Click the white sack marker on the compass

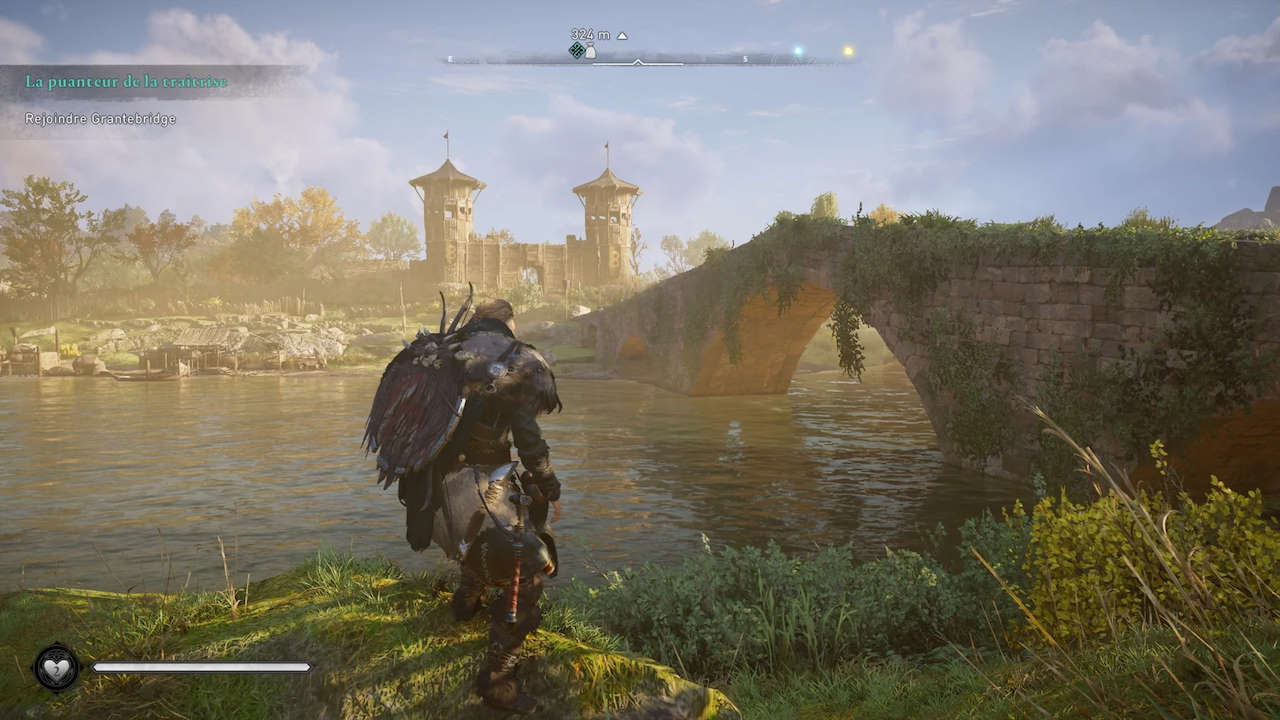pyautogui.click(x=590, y=51)
